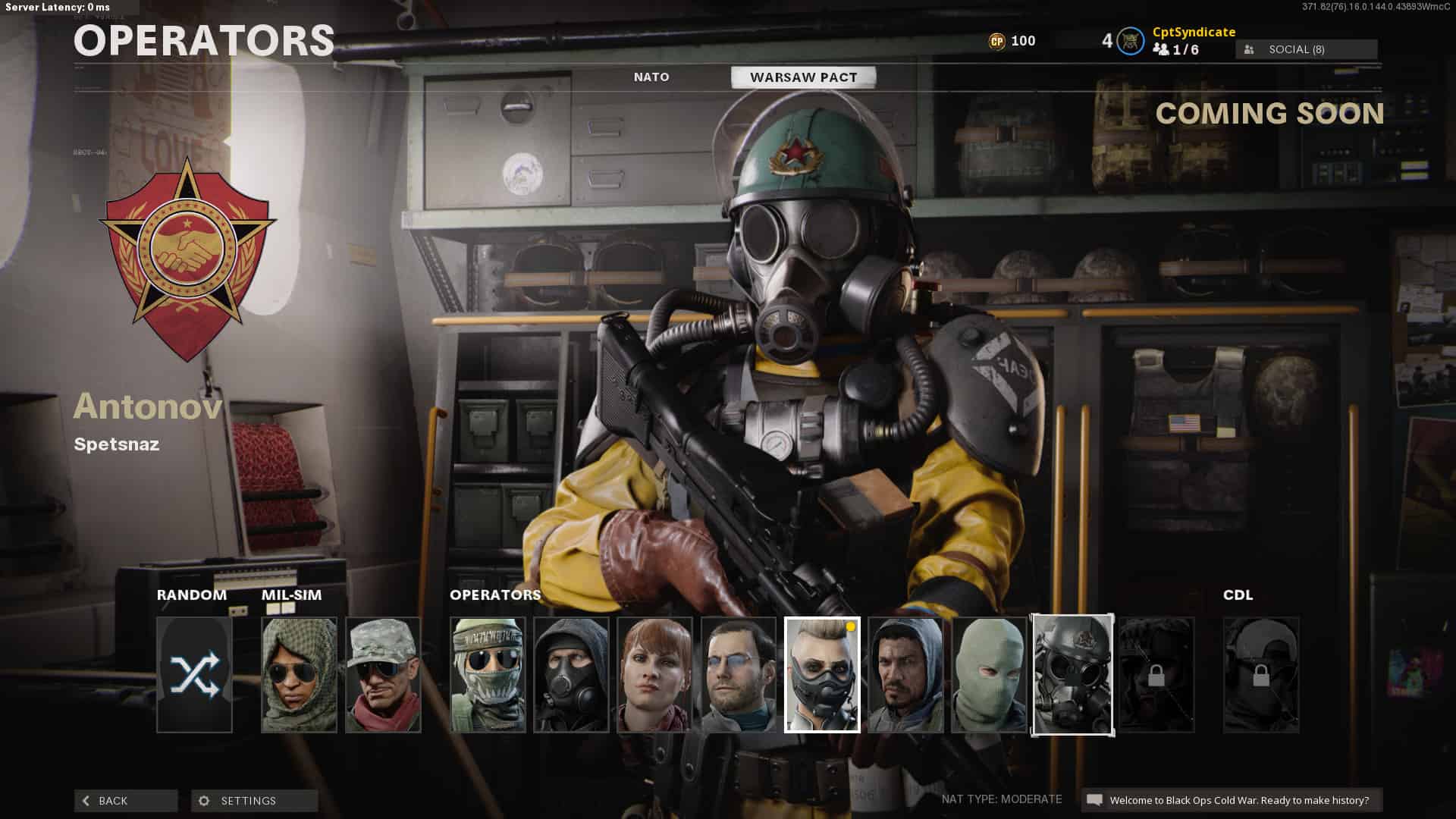Select the Antonov gas mask helmet operator
The width and height of the screenshot is (1456, 819).
[1072, 675]
